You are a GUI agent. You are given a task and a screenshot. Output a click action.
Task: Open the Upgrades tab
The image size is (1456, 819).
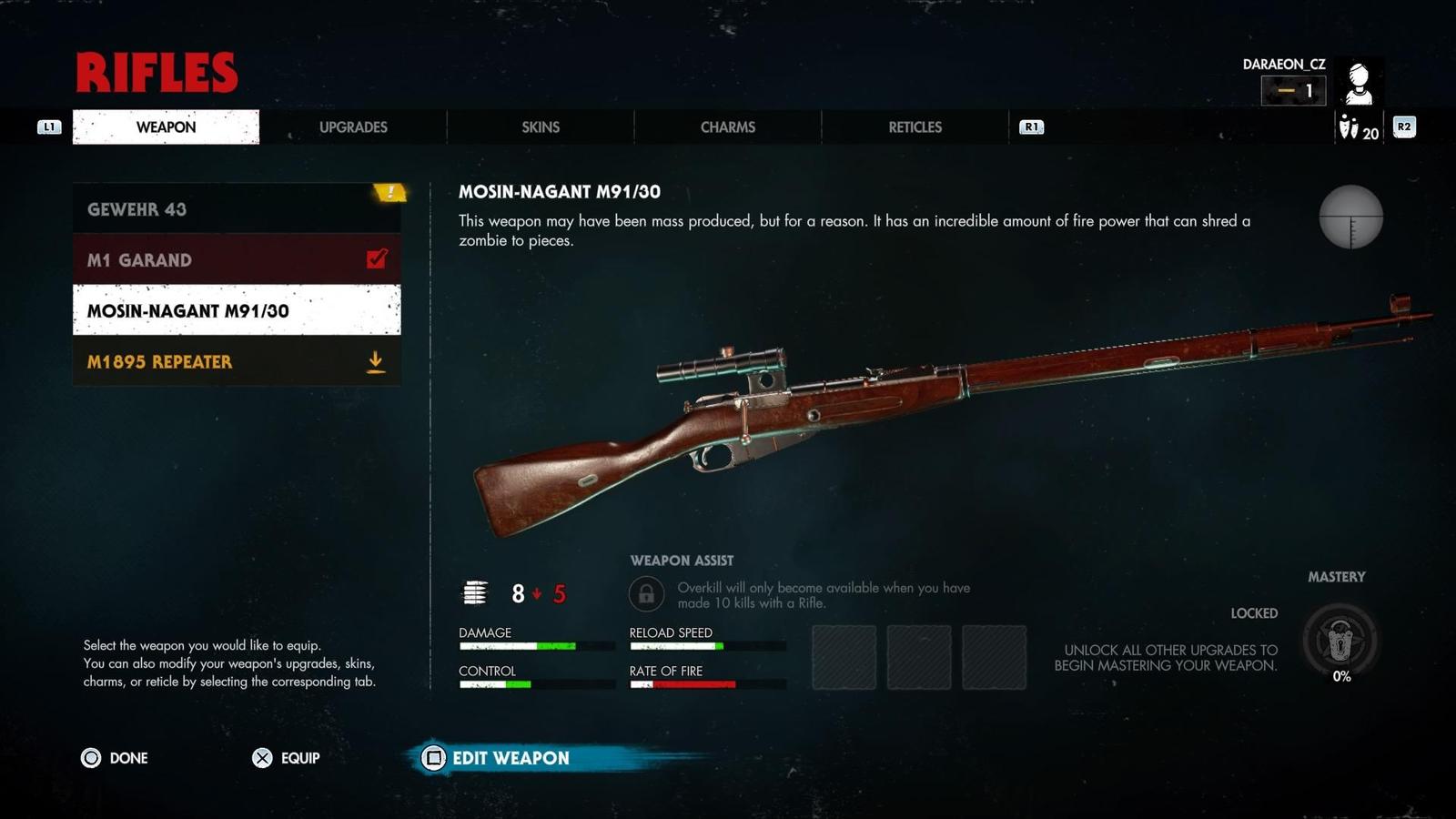[353, 127]
